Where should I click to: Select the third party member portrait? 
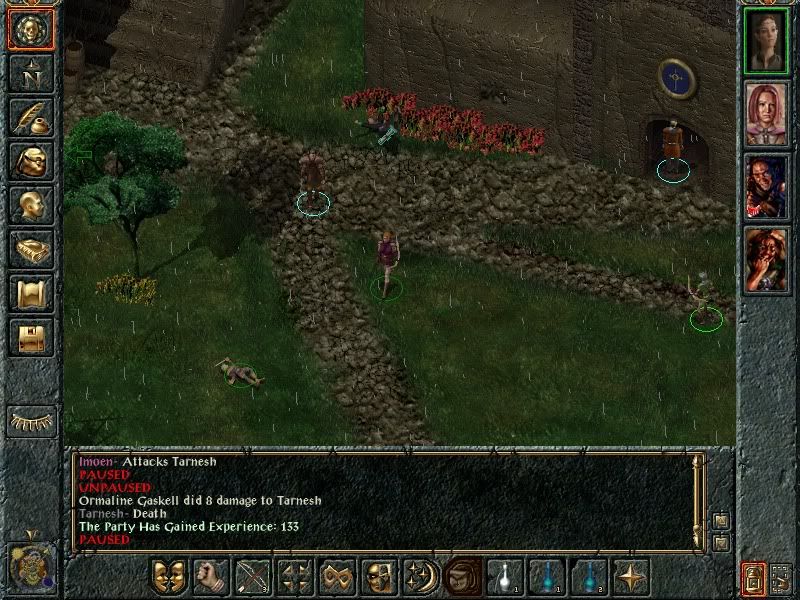(x=767, y=187)
